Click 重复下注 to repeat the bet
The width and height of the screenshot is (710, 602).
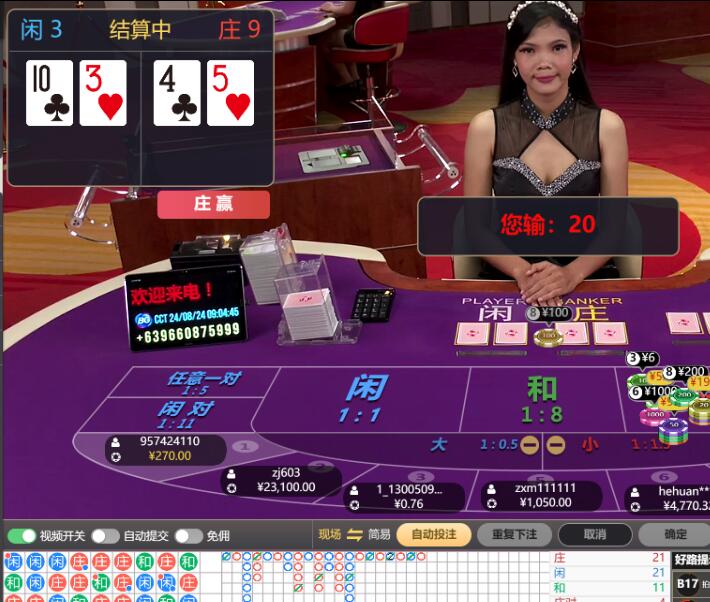point(513,534)
